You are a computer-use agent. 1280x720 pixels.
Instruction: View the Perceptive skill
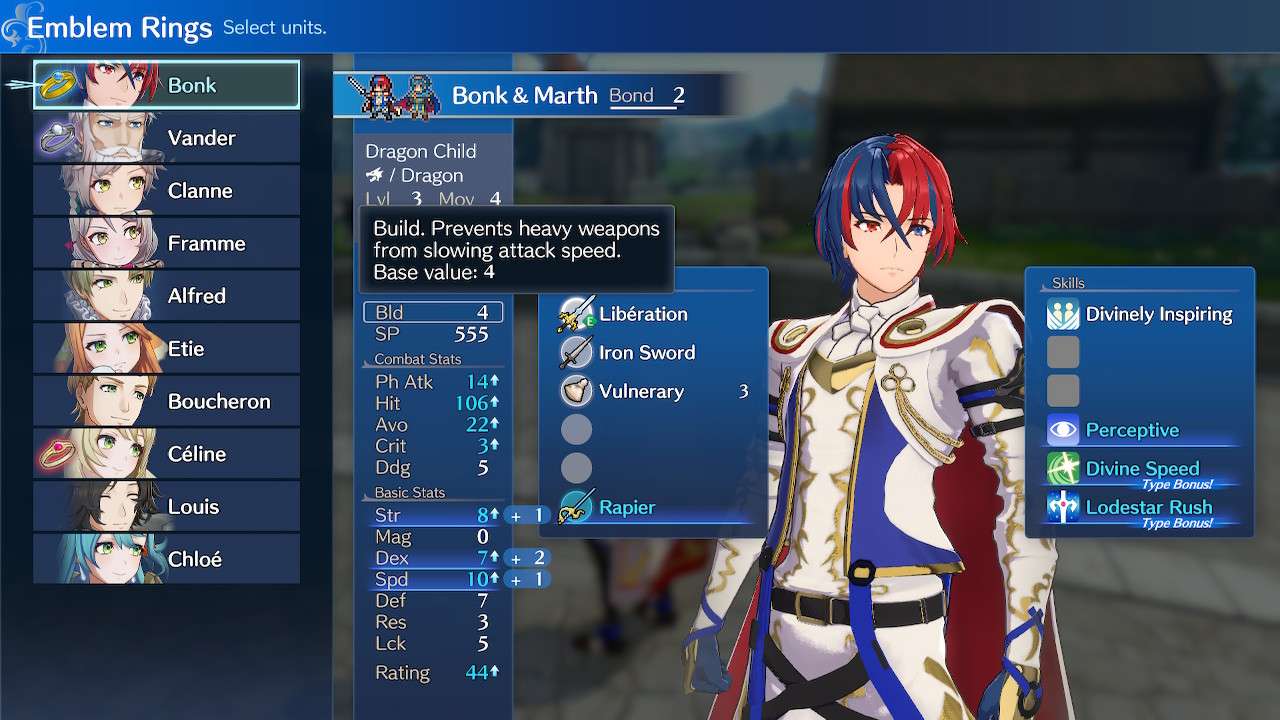pyautogui.click(x=1131, y=430)
